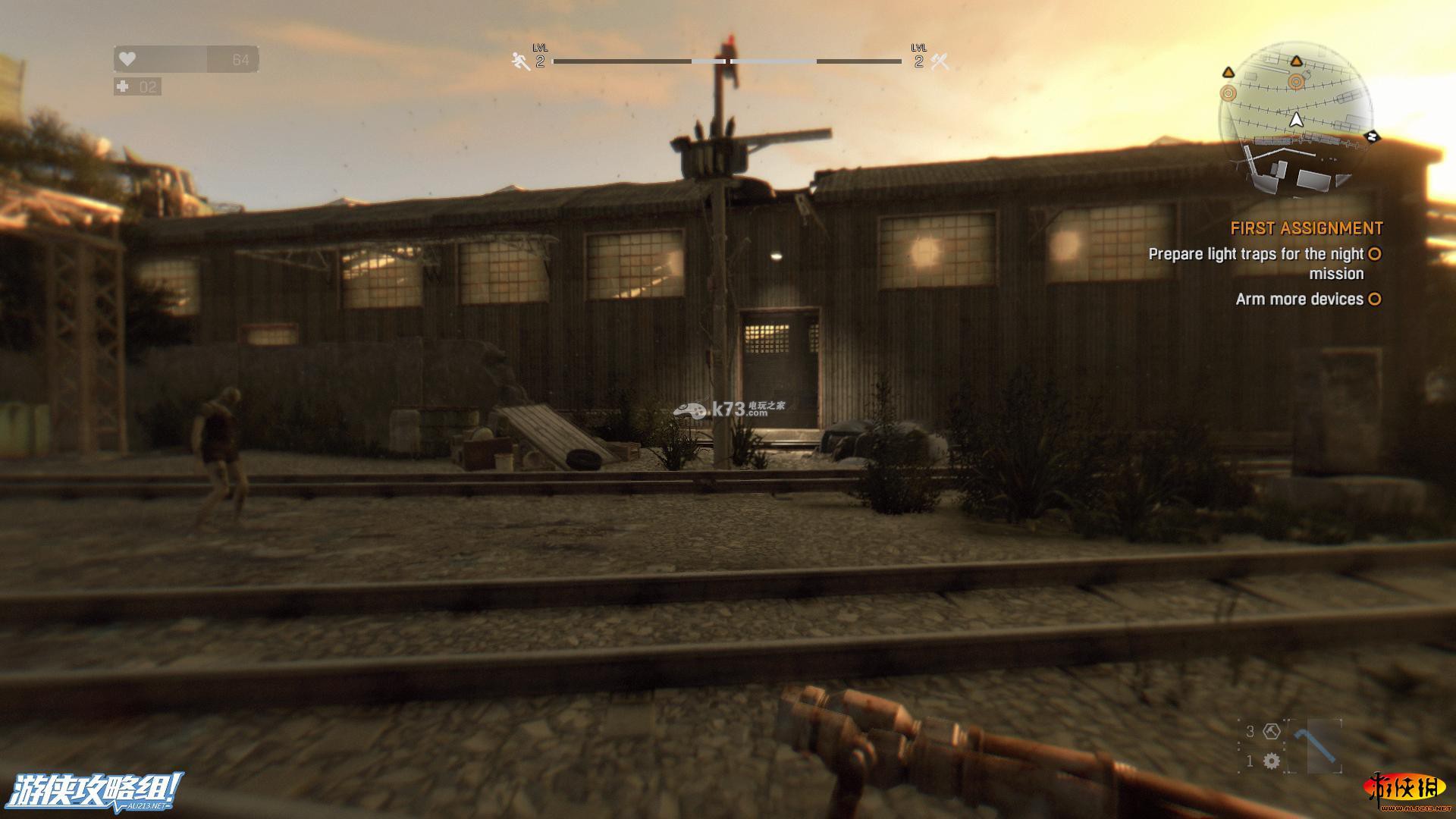Image resolution: width=1456 pixels, height=819 pixels.
Task: Select the First Assignment quest title
Action: point(1307,228)
